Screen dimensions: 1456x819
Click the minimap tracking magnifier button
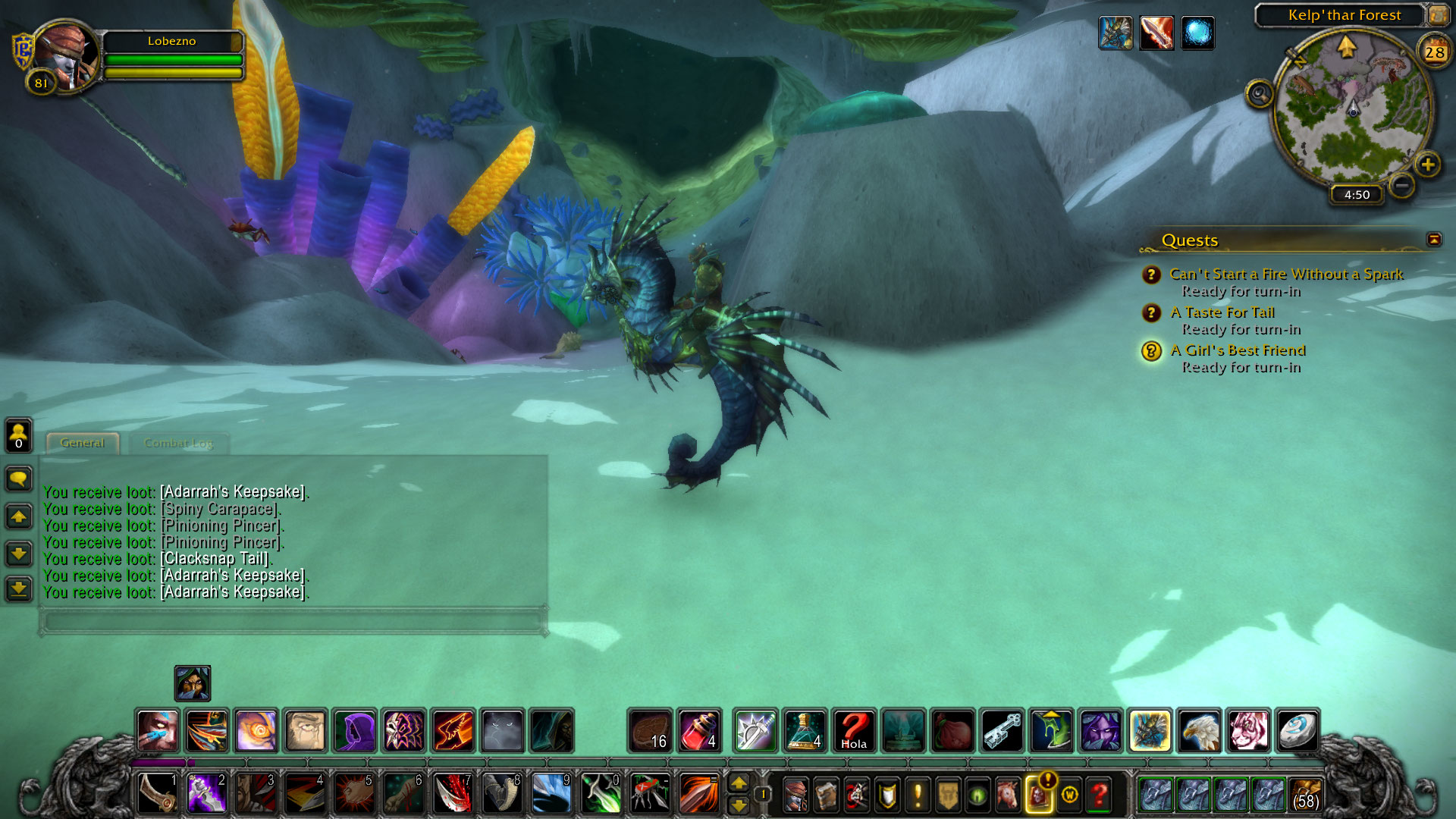point(1260,95)
